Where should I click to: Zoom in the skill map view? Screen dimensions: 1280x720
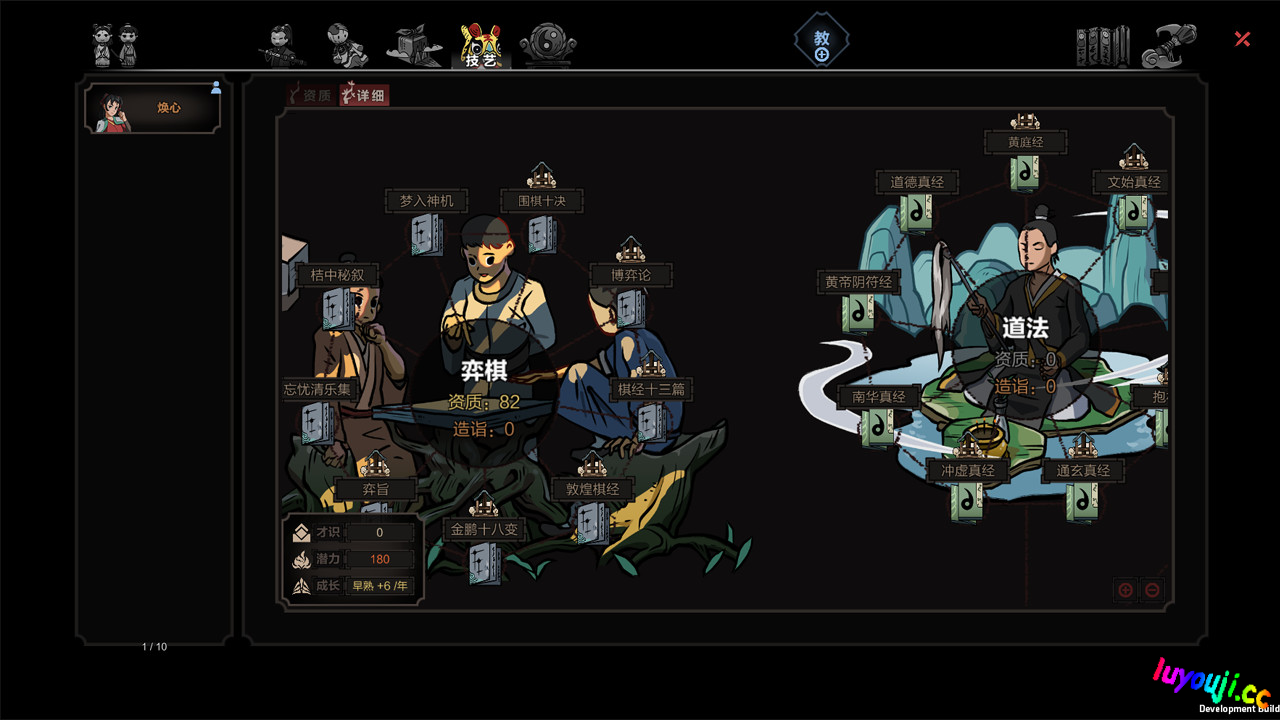tap(1125, 590)
